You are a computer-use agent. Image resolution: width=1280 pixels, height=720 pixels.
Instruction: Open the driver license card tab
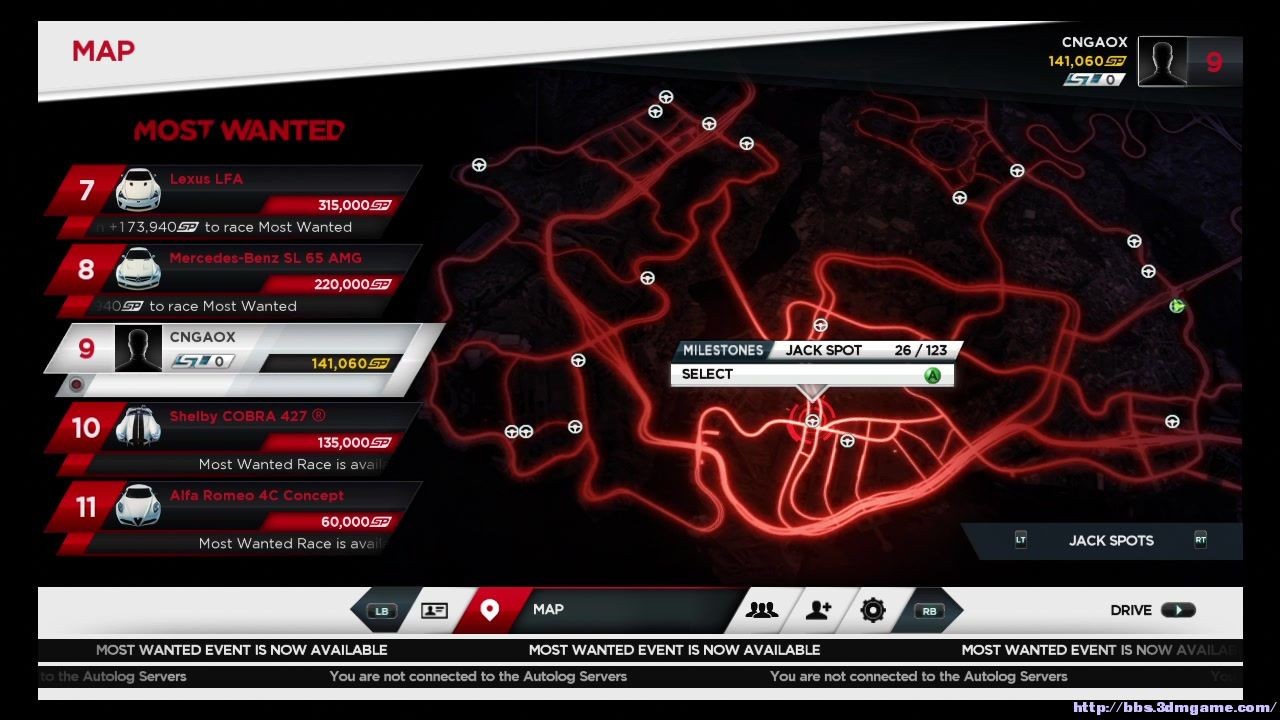(434, 610)
